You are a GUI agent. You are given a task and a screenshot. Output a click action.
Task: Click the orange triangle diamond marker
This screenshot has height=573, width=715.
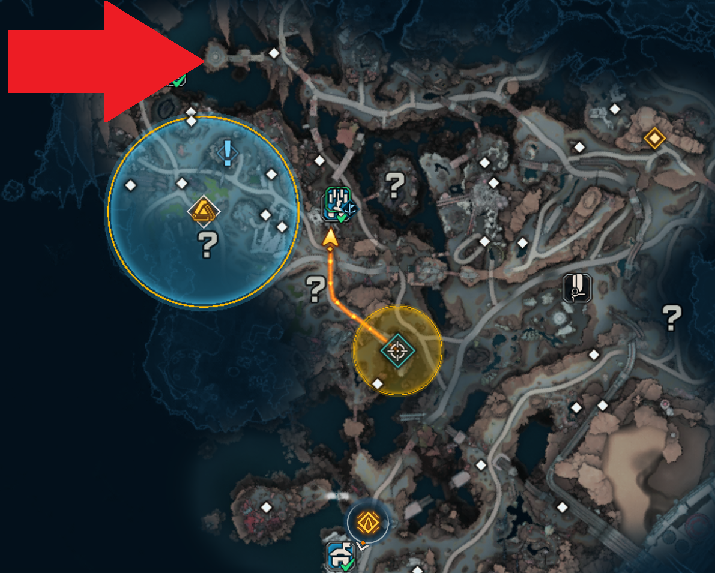tap(205, 210)
